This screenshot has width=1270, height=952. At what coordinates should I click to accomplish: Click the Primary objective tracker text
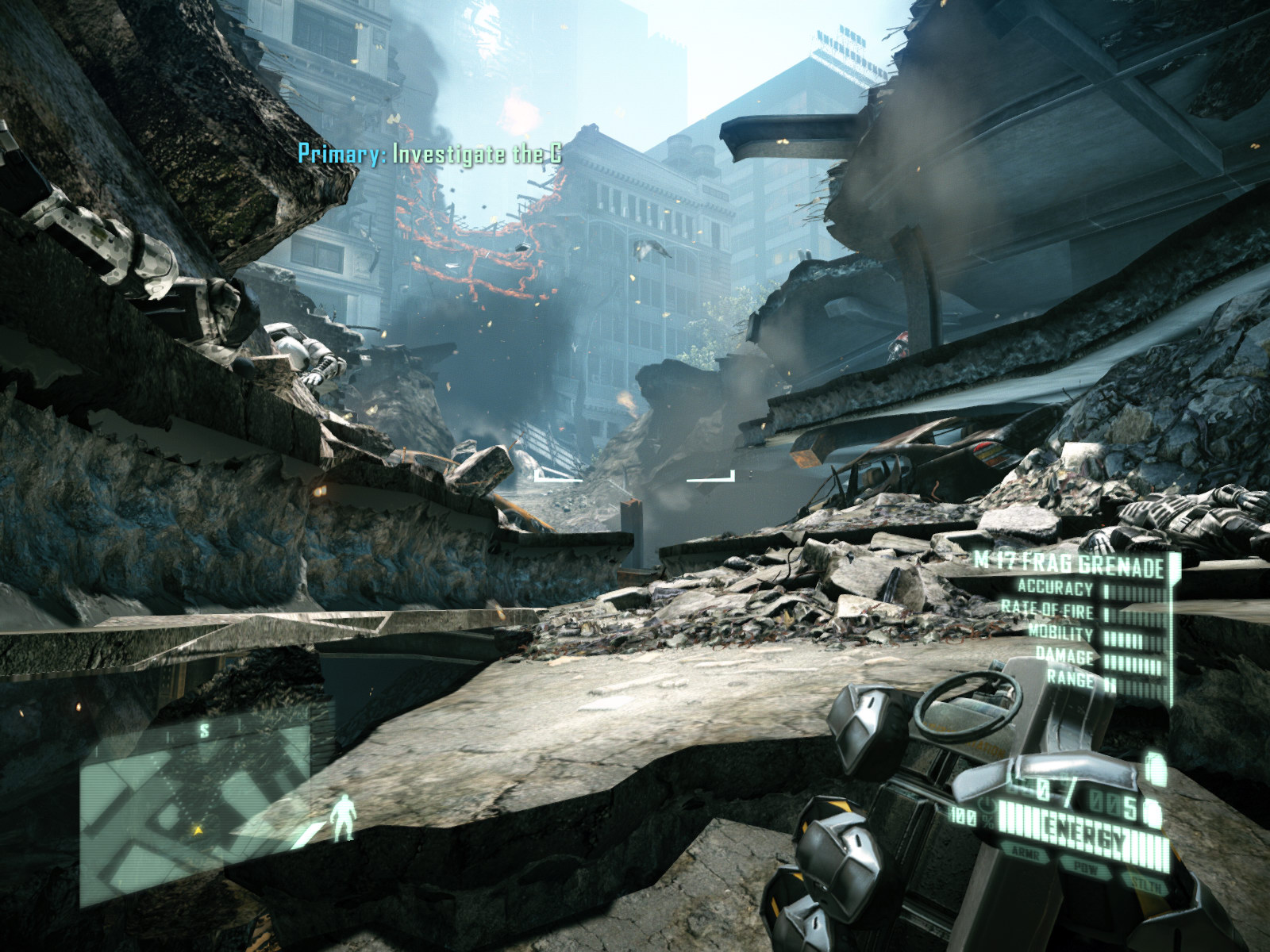[429, 153]
